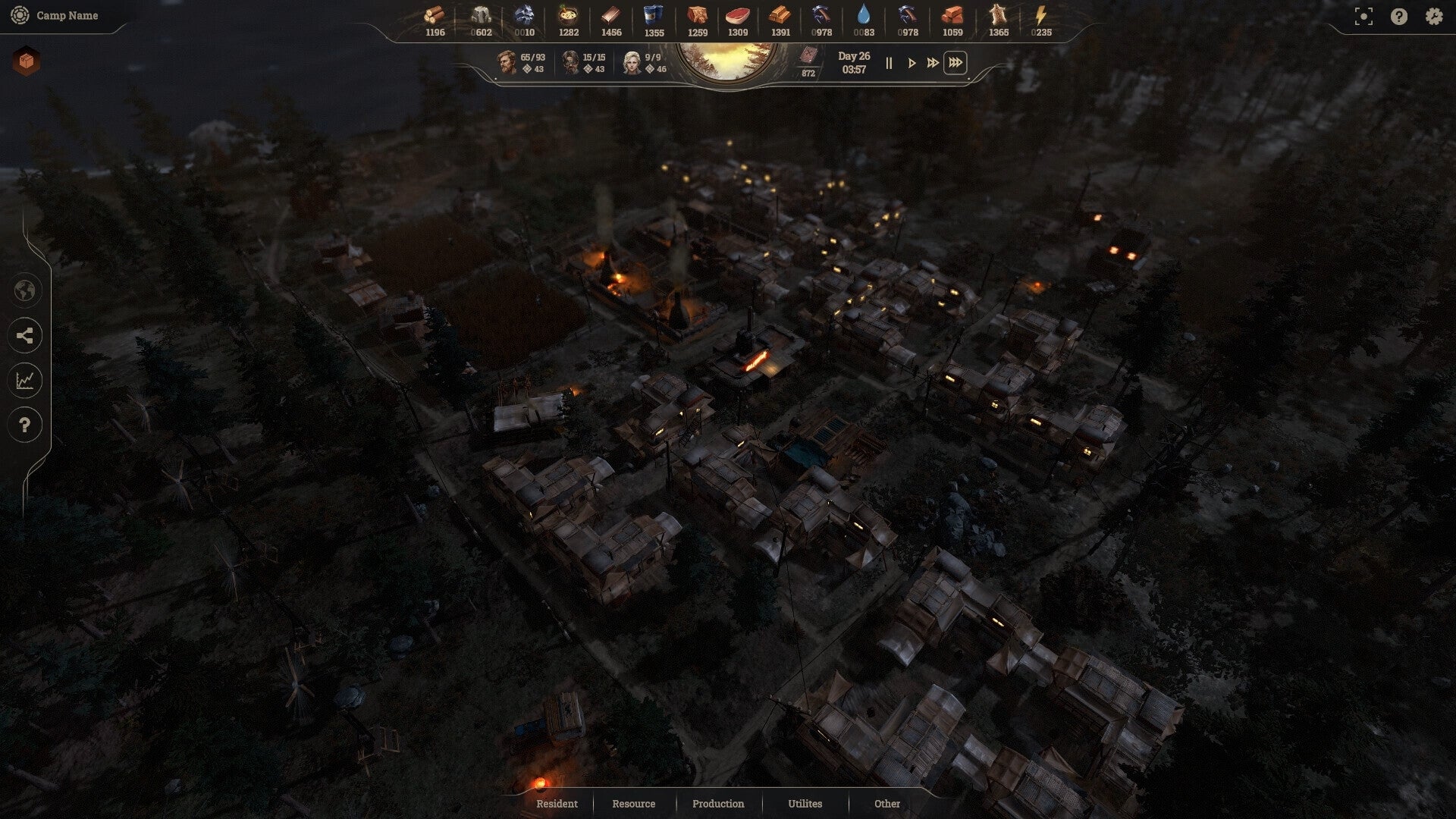
Task: Click the help question mark in sidebar
Action: pos(25,425)
